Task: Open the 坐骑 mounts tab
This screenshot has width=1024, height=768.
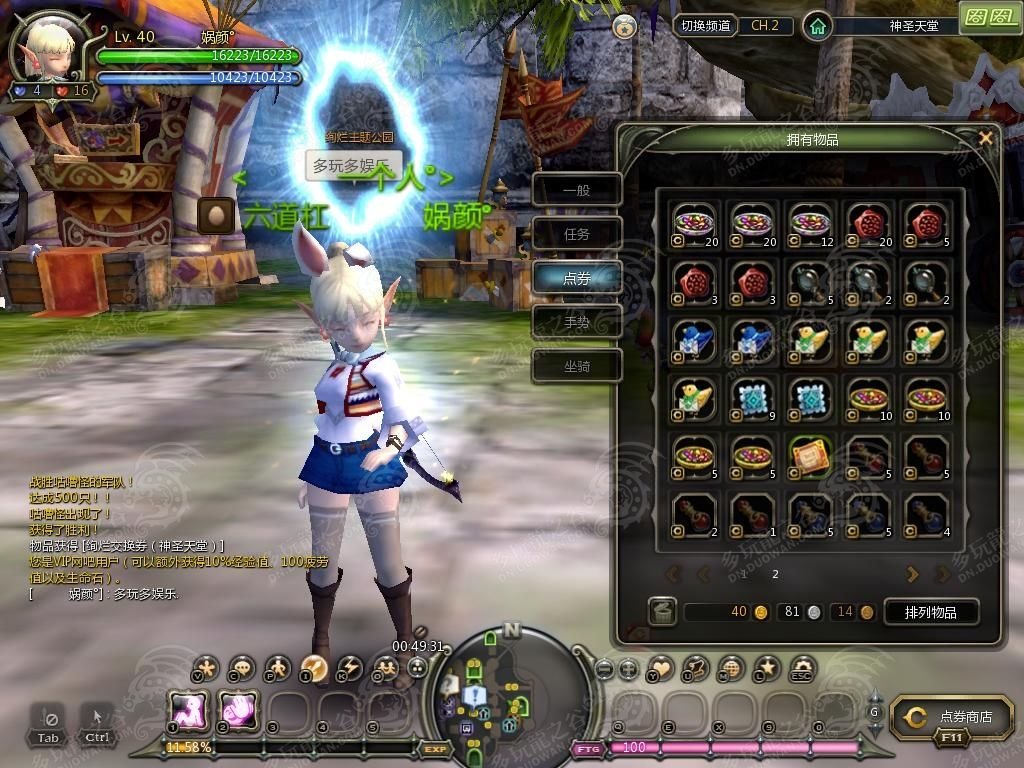Action: tap(577, 366)
